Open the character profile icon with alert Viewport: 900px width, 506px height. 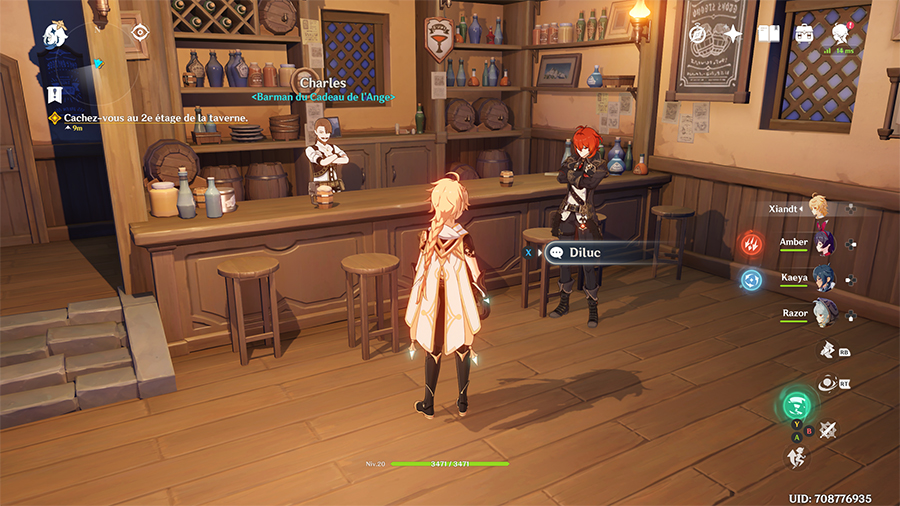[x=840, y=35]
